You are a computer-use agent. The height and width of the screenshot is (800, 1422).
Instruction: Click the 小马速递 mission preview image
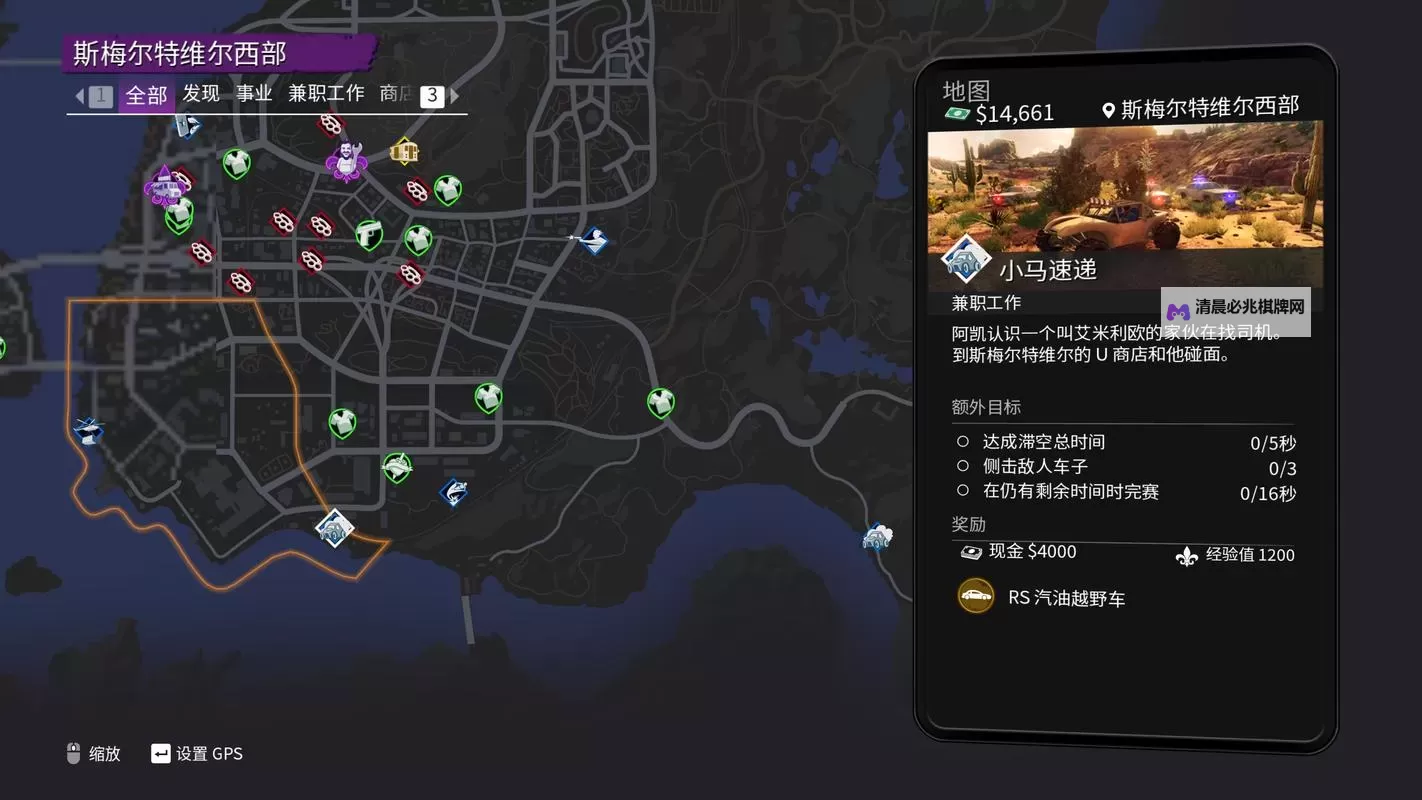coord(1125,195)
